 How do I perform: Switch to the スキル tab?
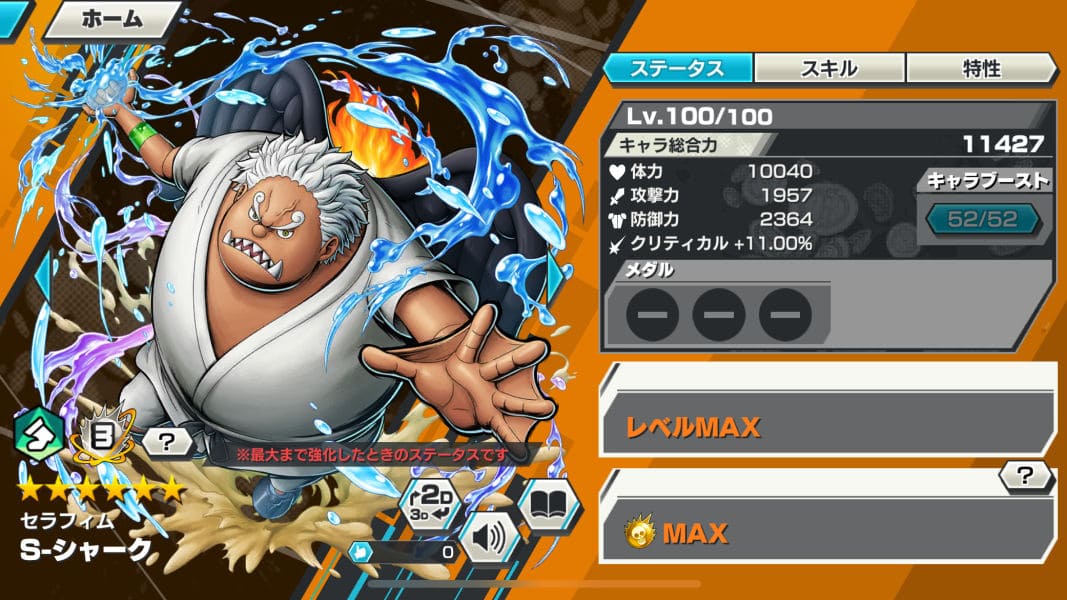[829, 68]
